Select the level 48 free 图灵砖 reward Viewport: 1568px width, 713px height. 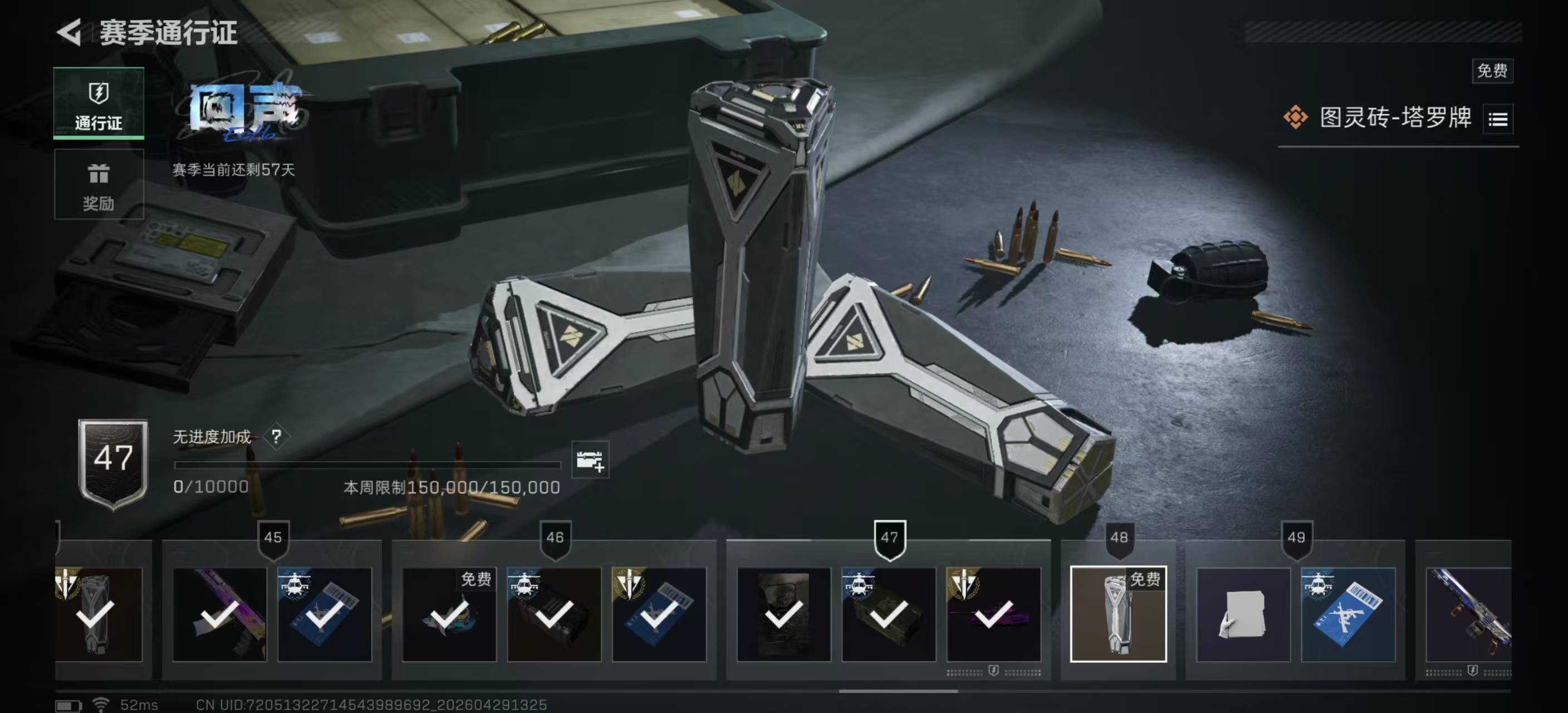(1118, 614)
